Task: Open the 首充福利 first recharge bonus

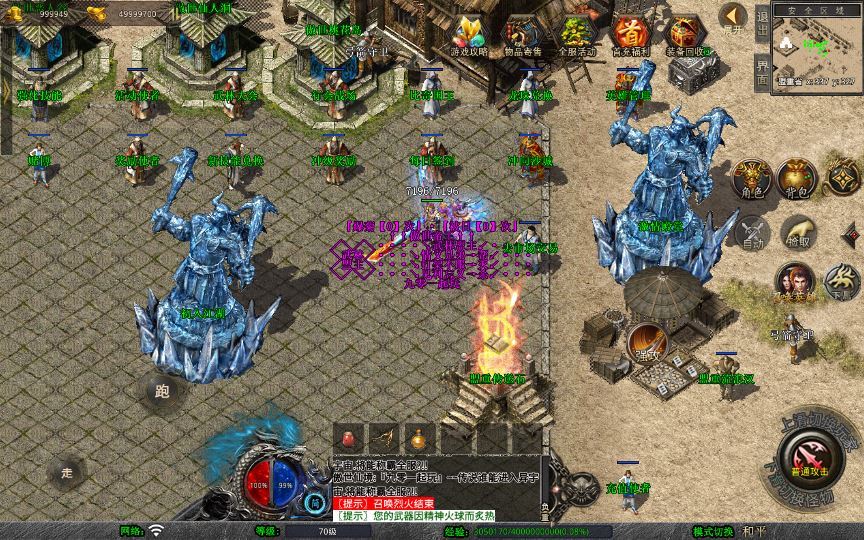Action: [x=630, y=35]
